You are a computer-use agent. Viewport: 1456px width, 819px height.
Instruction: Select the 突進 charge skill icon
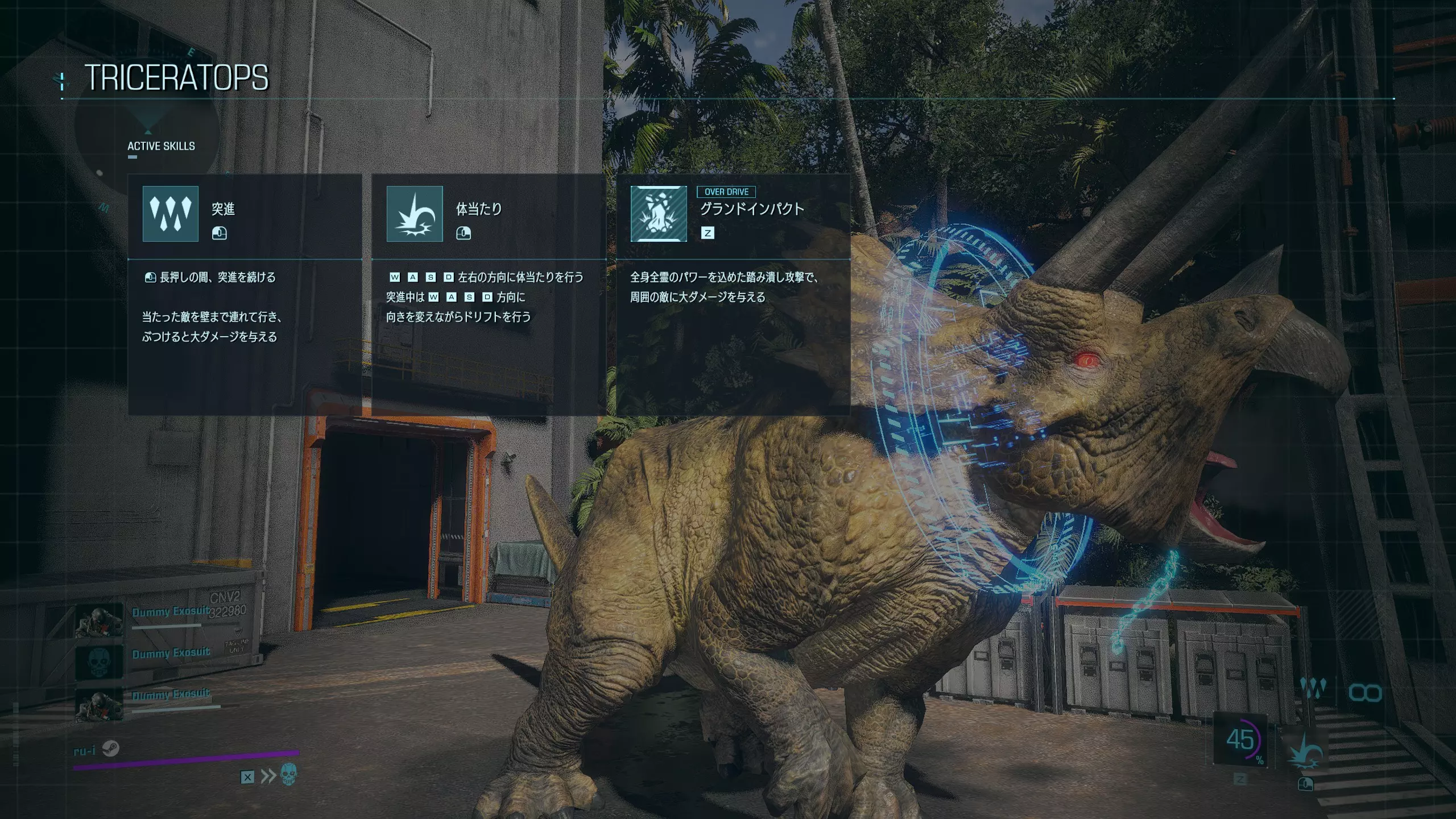171,214
